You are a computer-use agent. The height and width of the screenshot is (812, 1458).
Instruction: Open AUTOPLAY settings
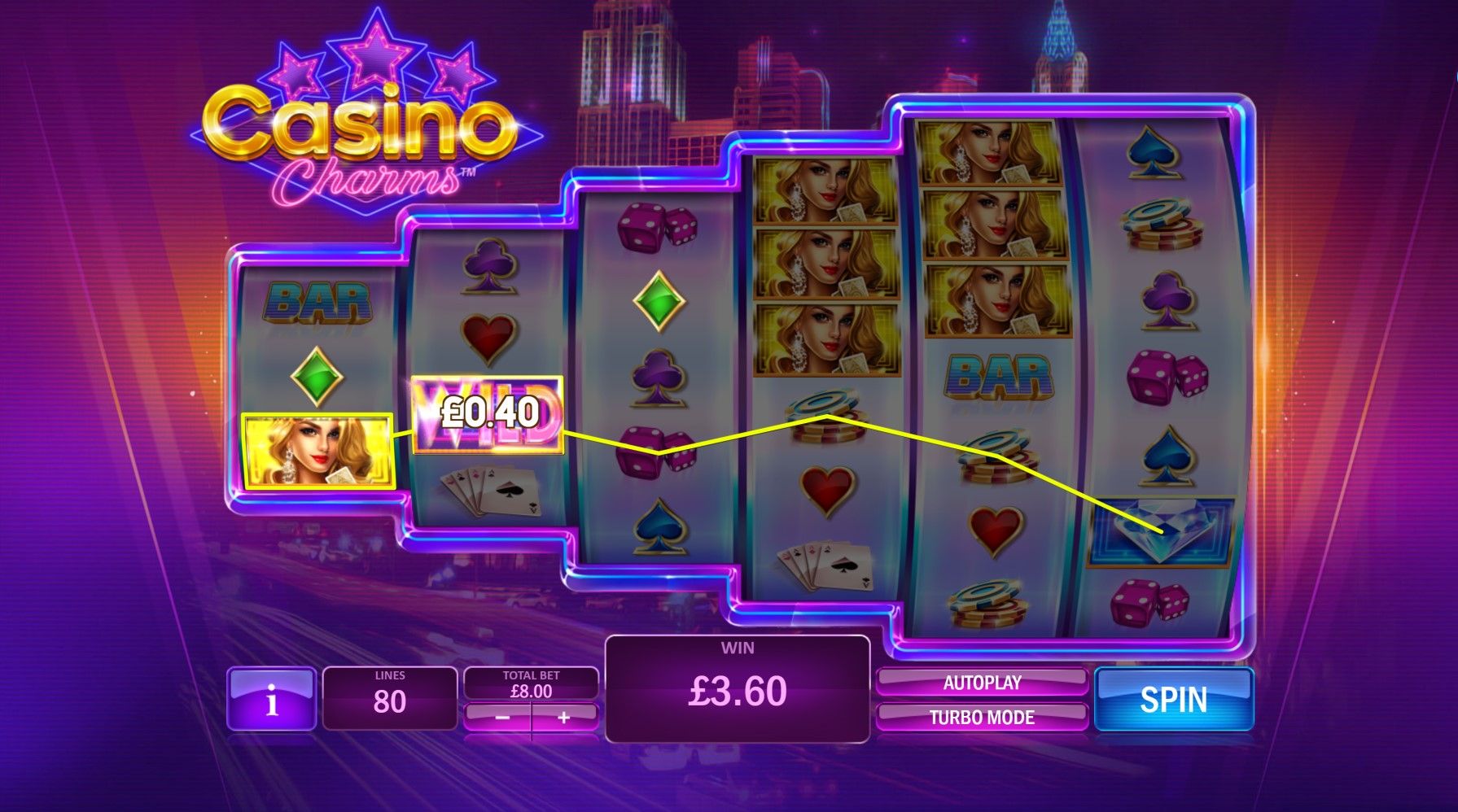(x=985, y=682)
